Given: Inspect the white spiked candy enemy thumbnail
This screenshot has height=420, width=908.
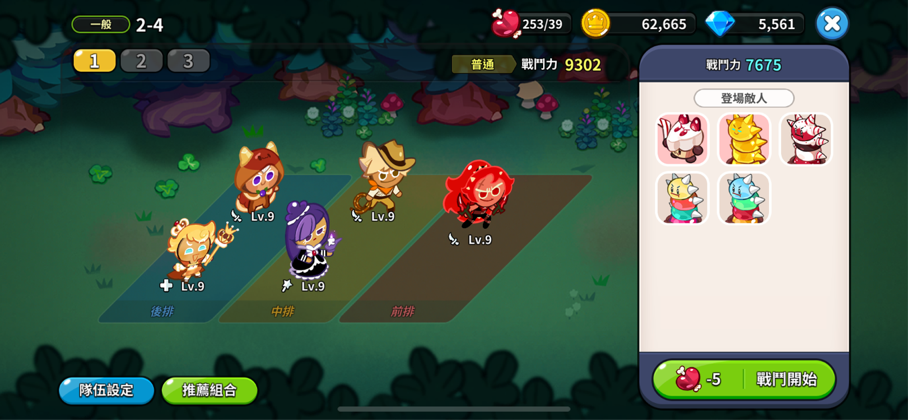Looking at the screenshot, I should click(x=682, y=198).
